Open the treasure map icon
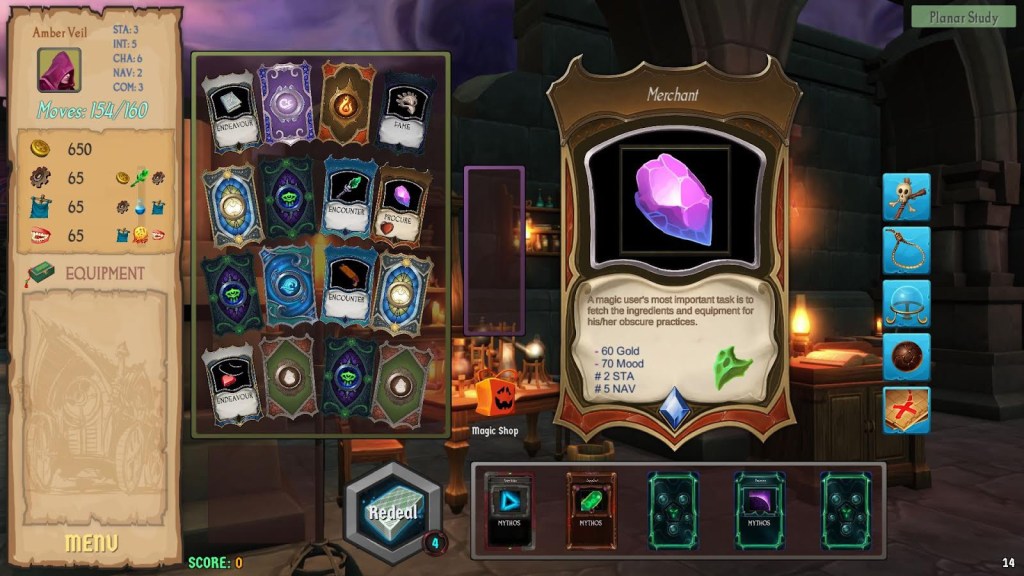Image resolution: width=1024 pixels, height=576 pixels. point(906,410)
